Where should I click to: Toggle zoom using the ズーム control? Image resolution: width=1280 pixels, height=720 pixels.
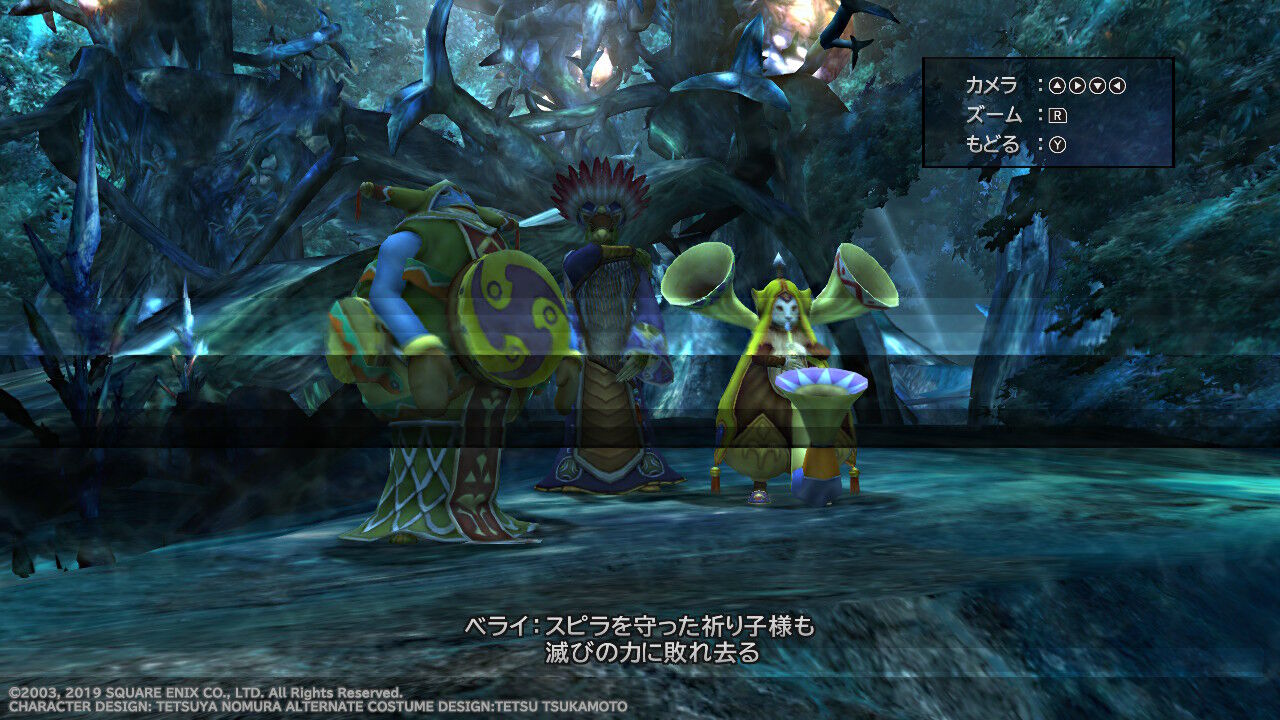tap(1058, 116)
